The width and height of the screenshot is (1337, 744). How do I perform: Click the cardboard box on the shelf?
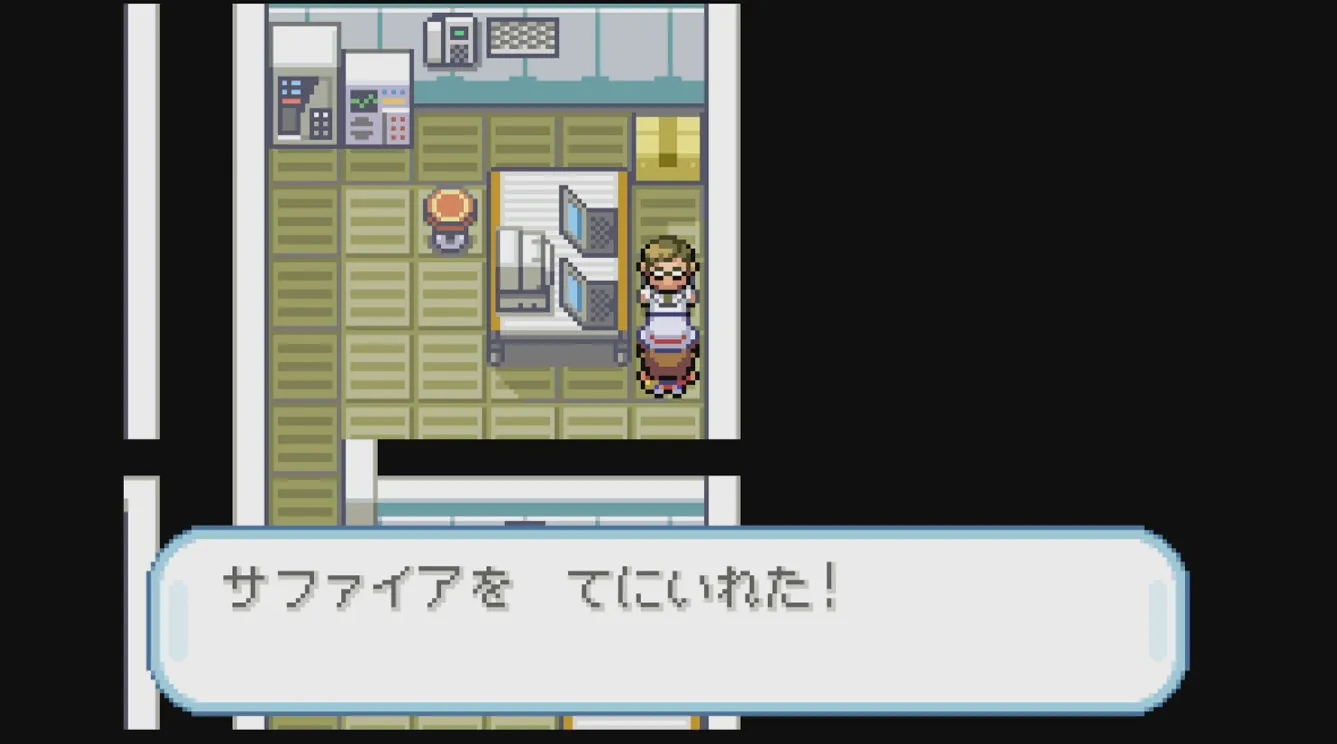point(667,145)
